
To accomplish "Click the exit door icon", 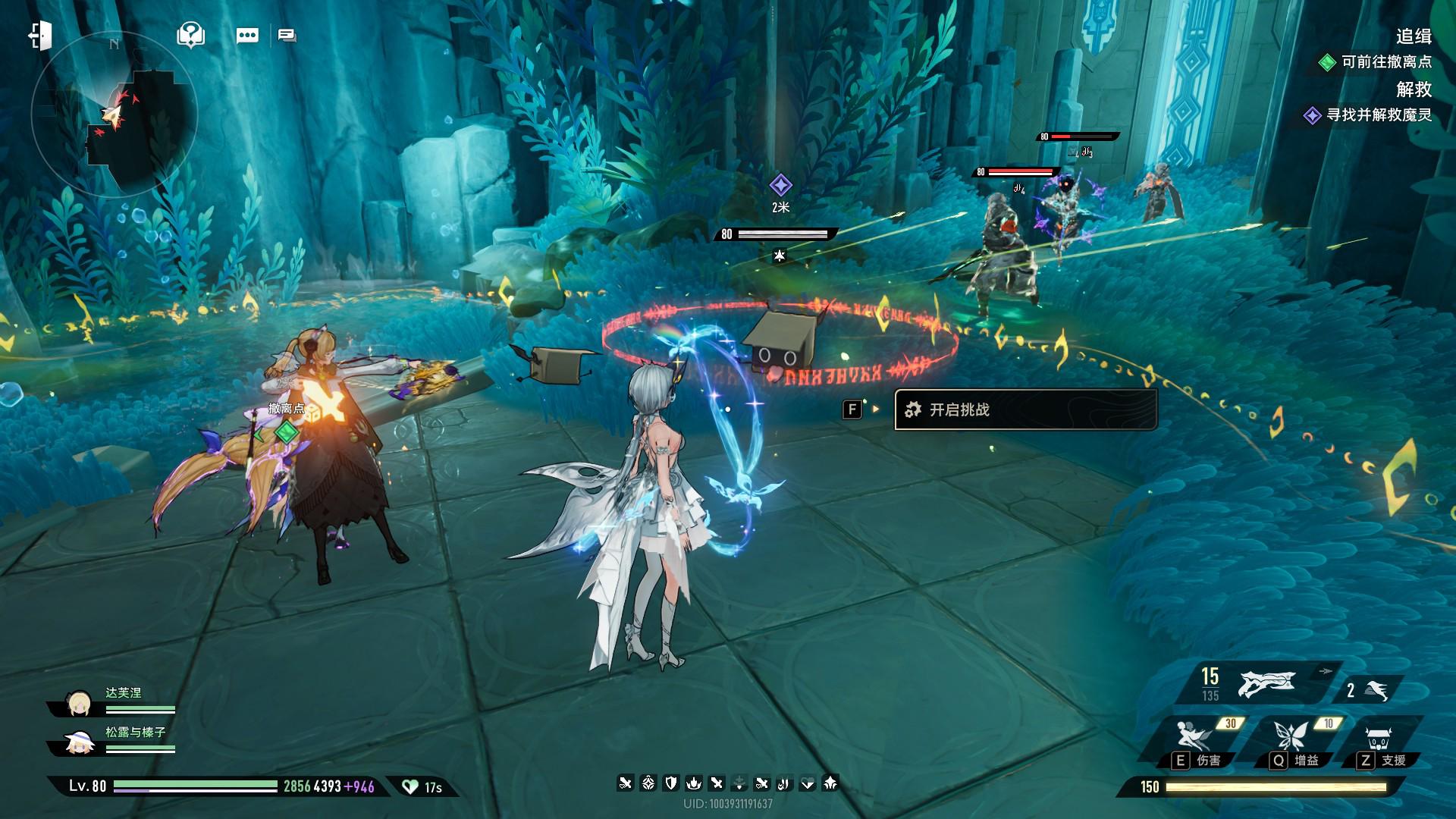I will click(x=40, y=36).
